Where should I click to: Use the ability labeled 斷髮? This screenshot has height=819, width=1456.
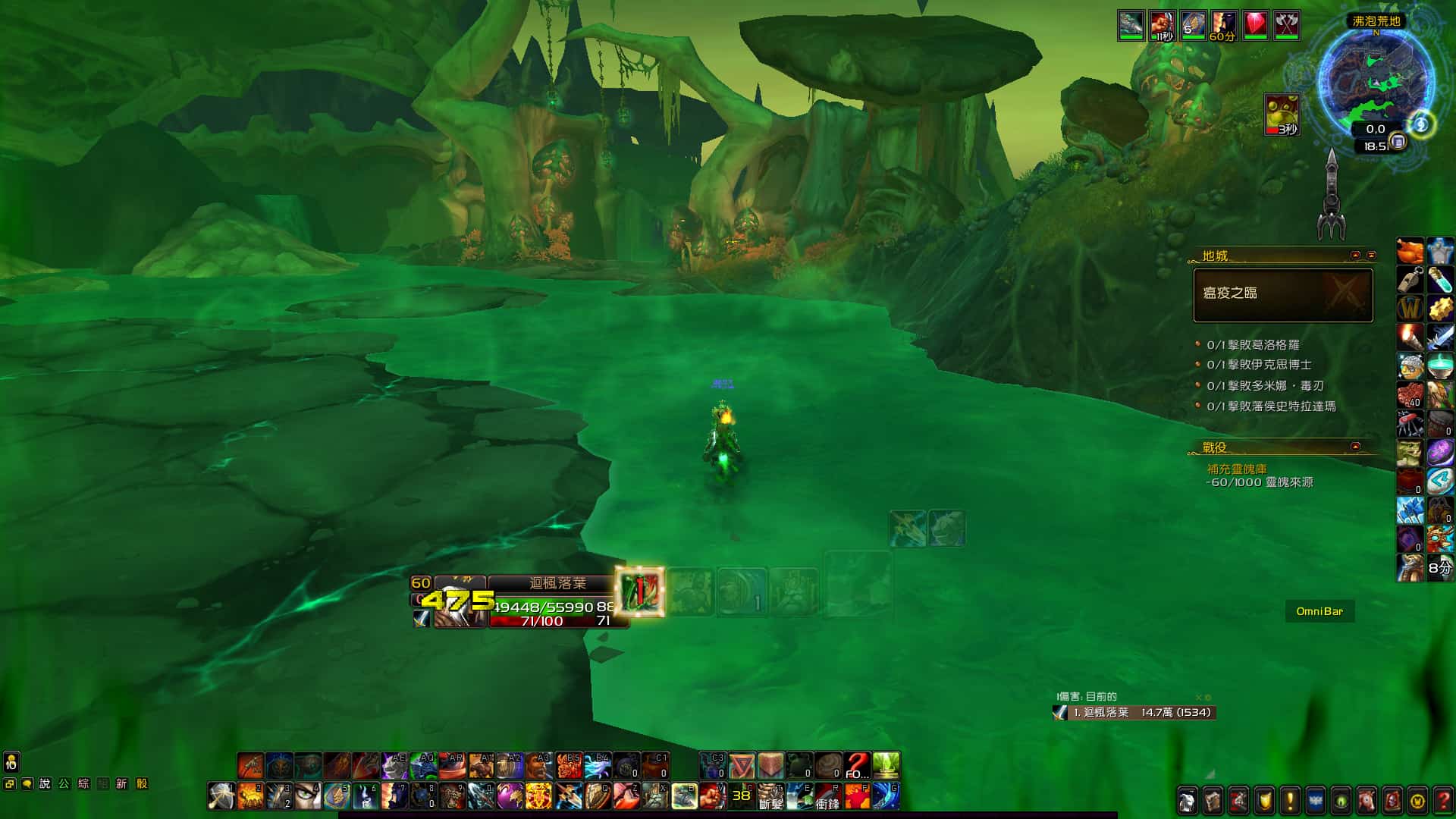770,796
